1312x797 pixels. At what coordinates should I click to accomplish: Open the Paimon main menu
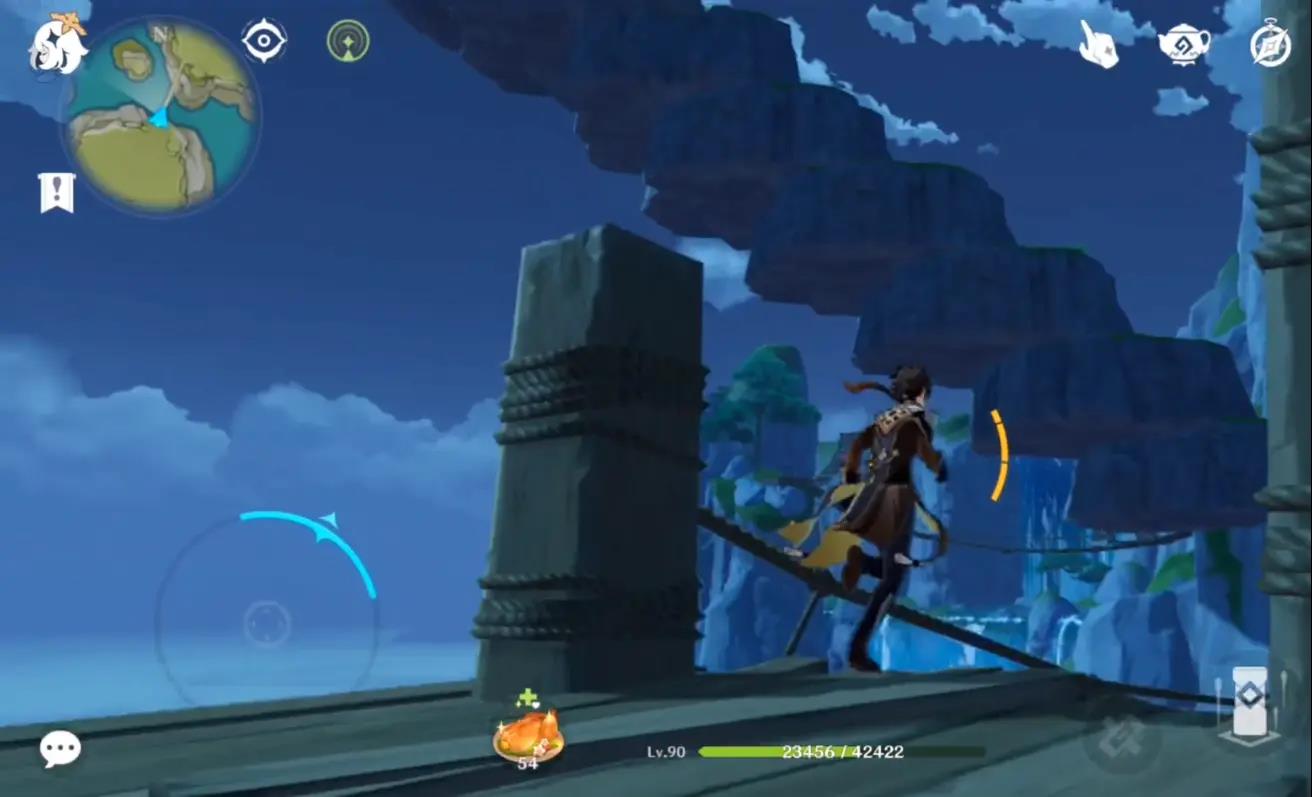pos(60,45)
